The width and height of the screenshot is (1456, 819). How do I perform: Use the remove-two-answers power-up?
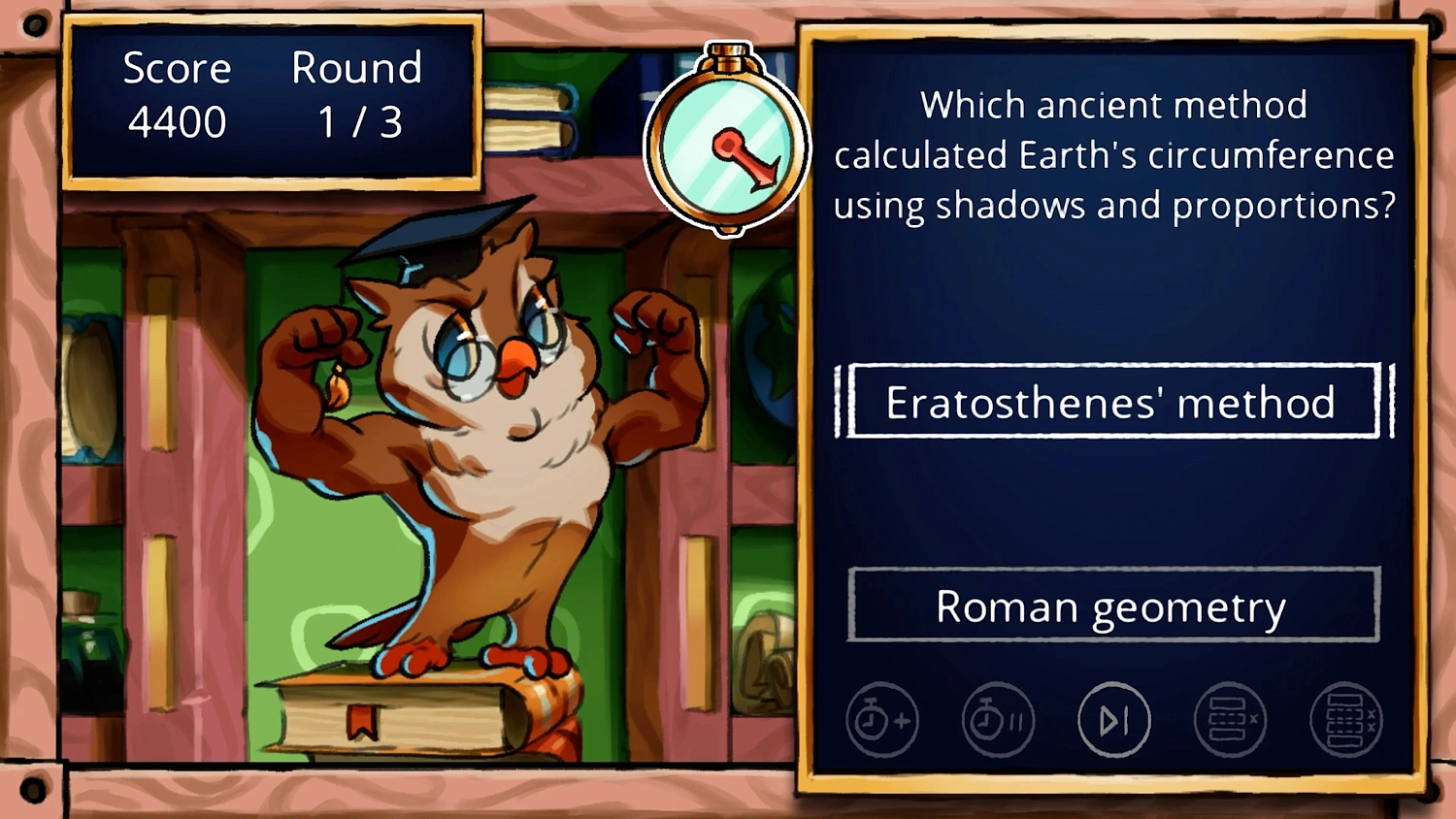point(1347,720)
